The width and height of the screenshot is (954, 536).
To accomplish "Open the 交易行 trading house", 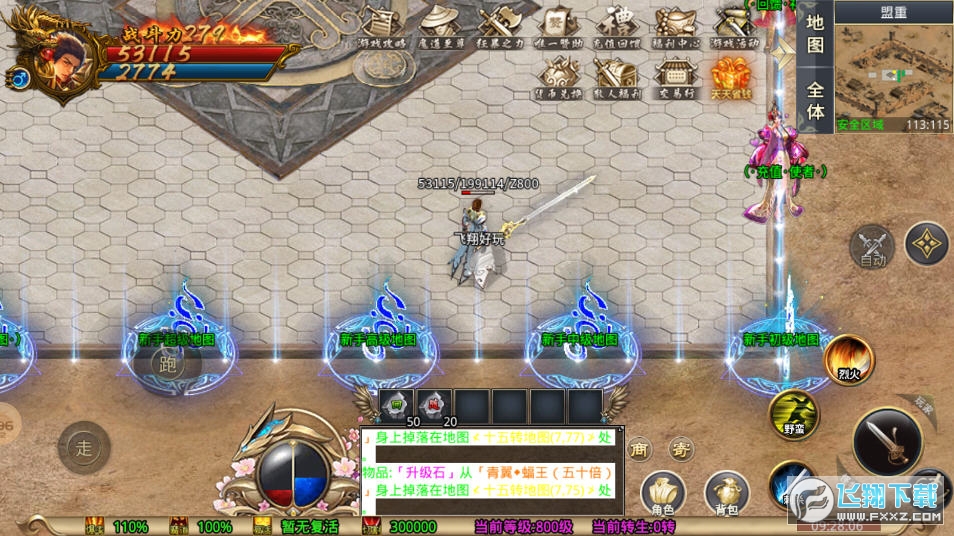I will (x=676, y=76).
